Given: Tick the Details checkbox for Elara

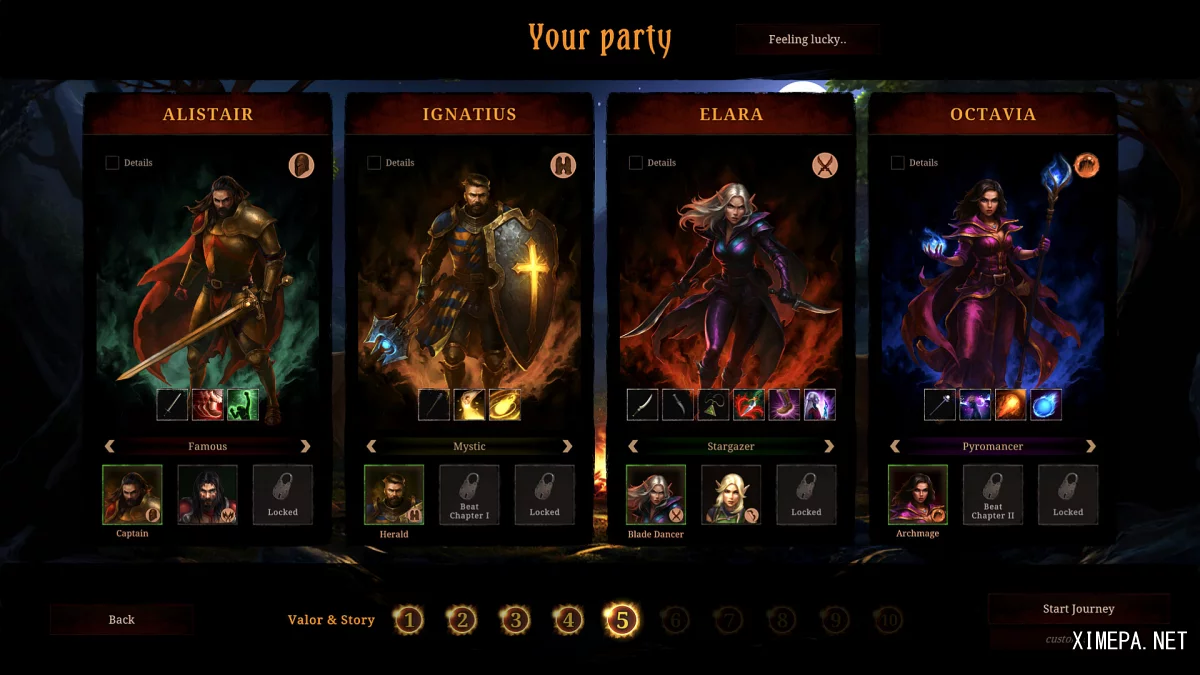Looking at the screenshot, I should [636, 163].
